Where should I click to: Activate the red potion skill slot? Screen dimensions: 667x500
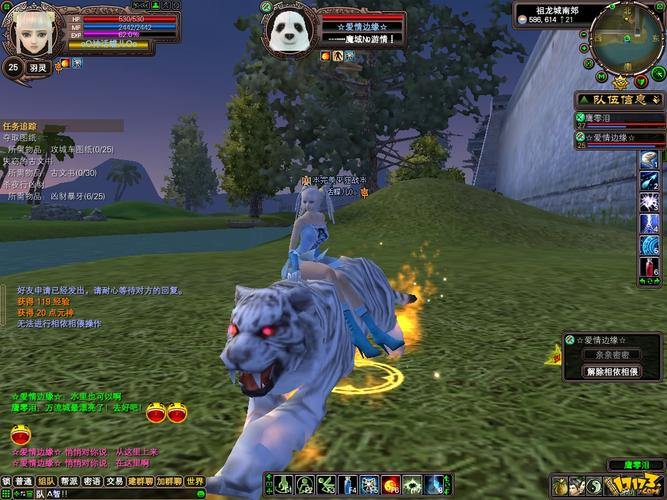tap(651, 268)
